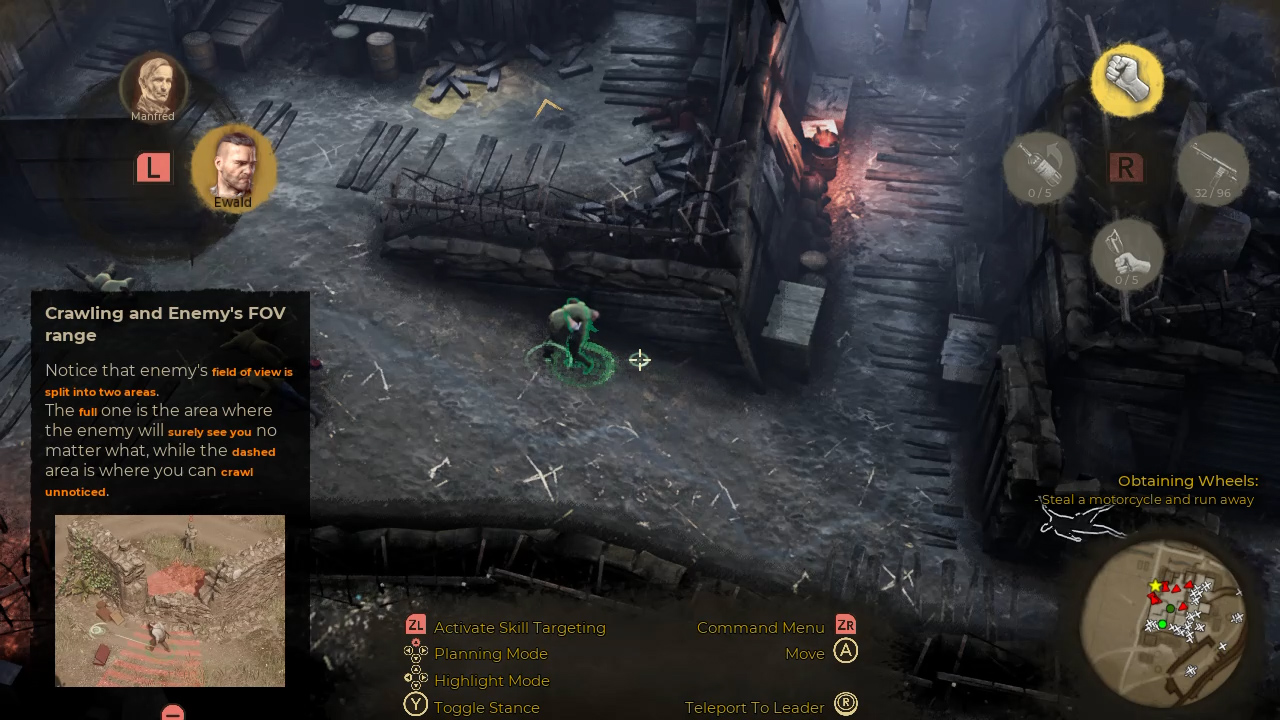Select the fist melee attack icon

tap(1127, 80)
